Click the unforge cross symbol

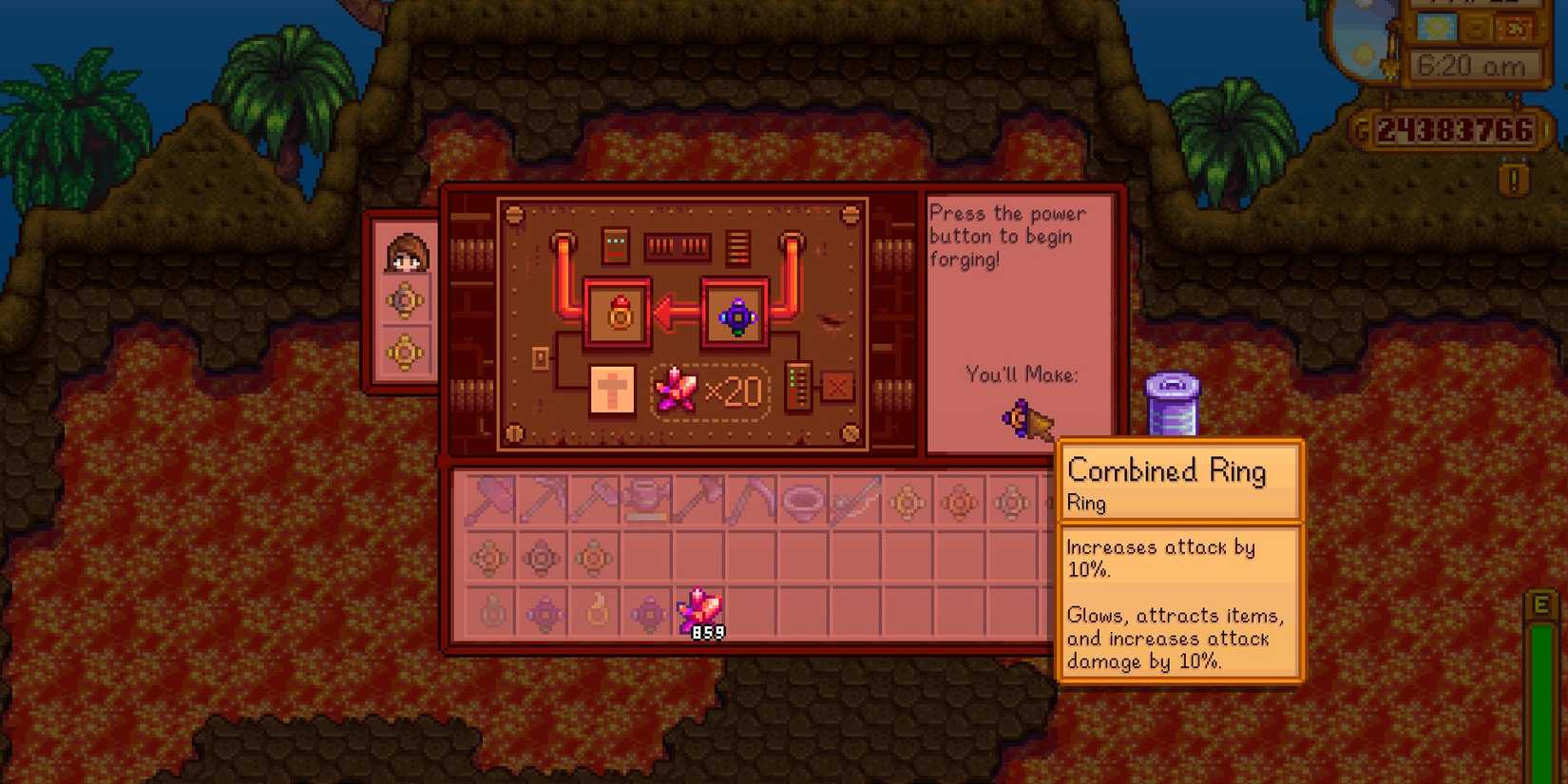[613, 388]
